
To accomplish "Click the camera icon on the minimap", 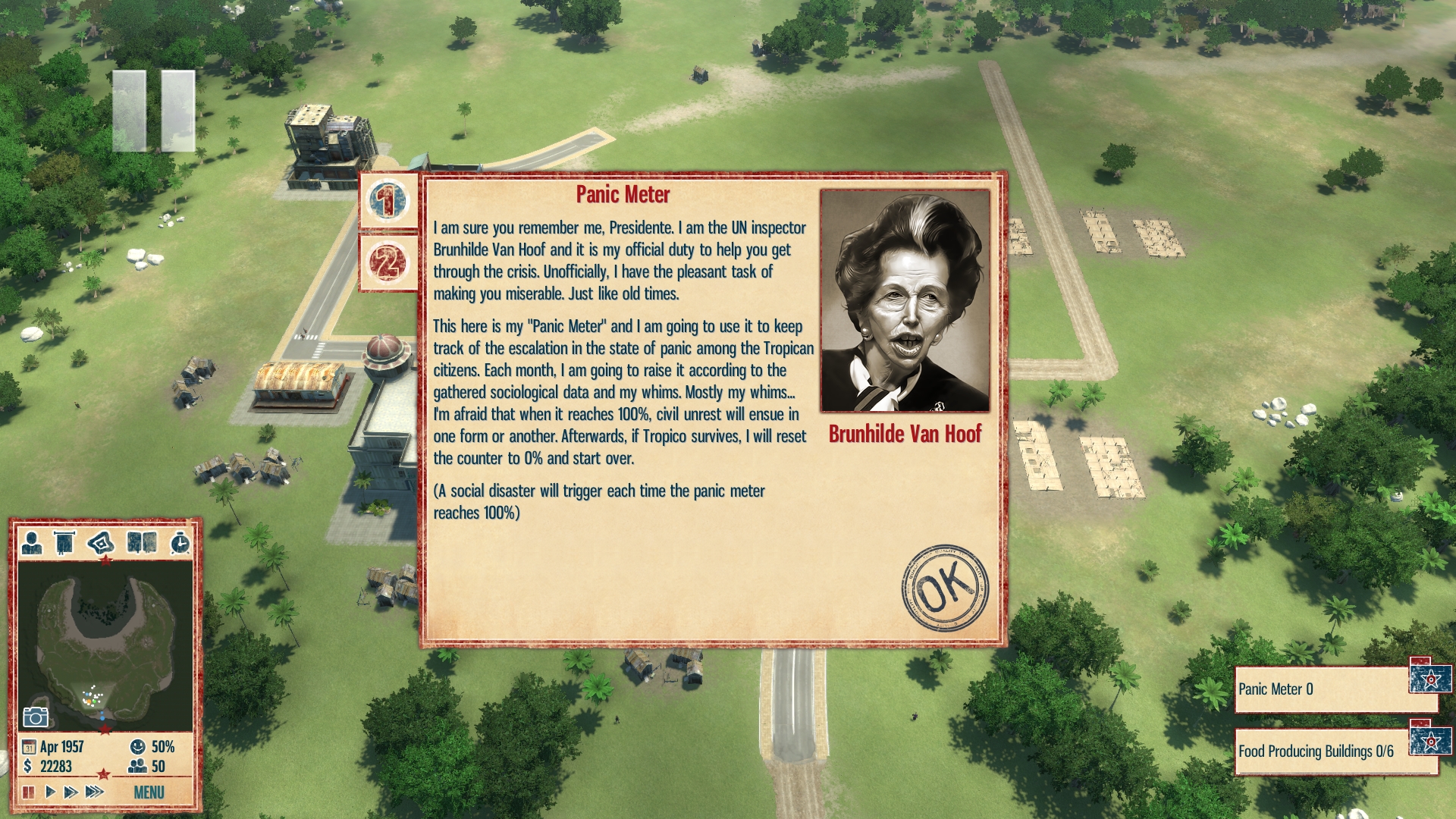I will click(36, 717).
